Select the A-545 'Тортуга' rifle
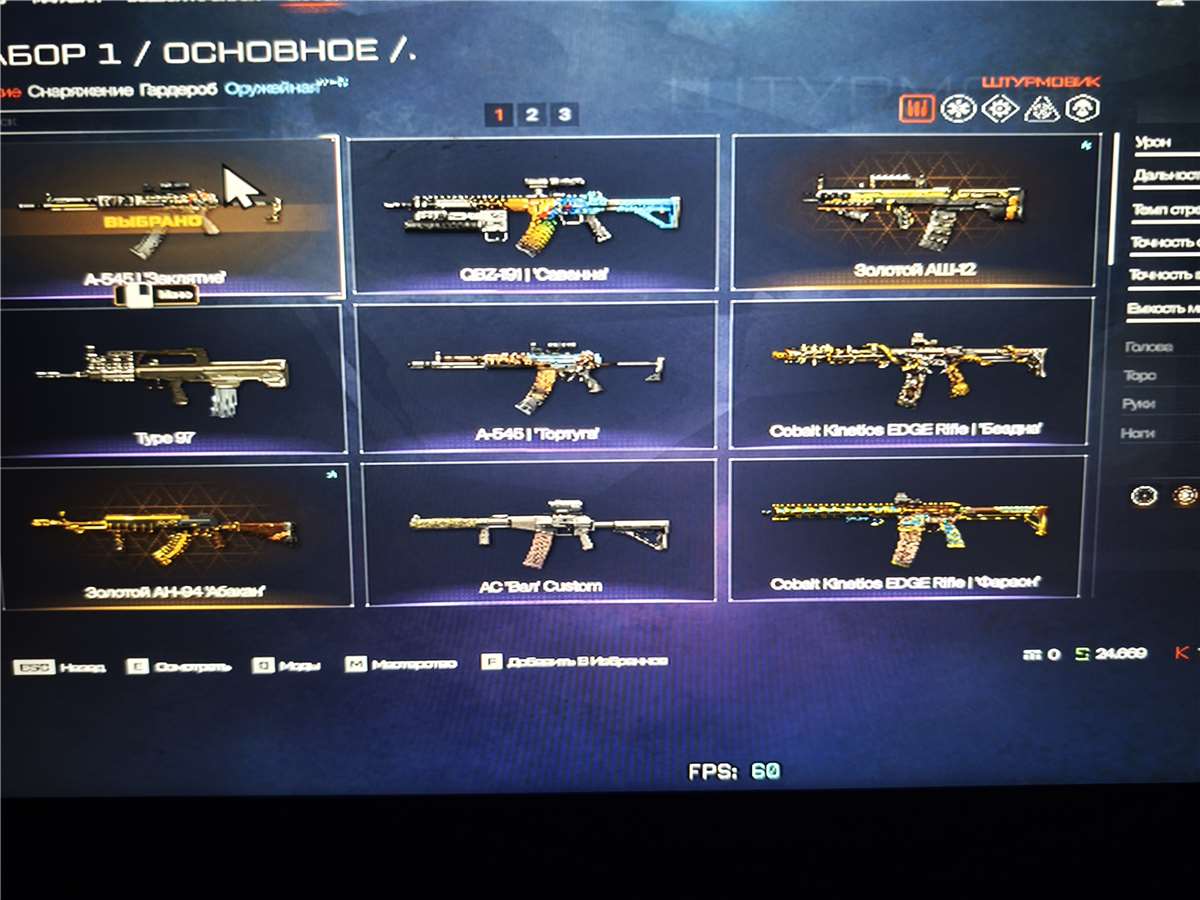 click(x=535, y=376)
